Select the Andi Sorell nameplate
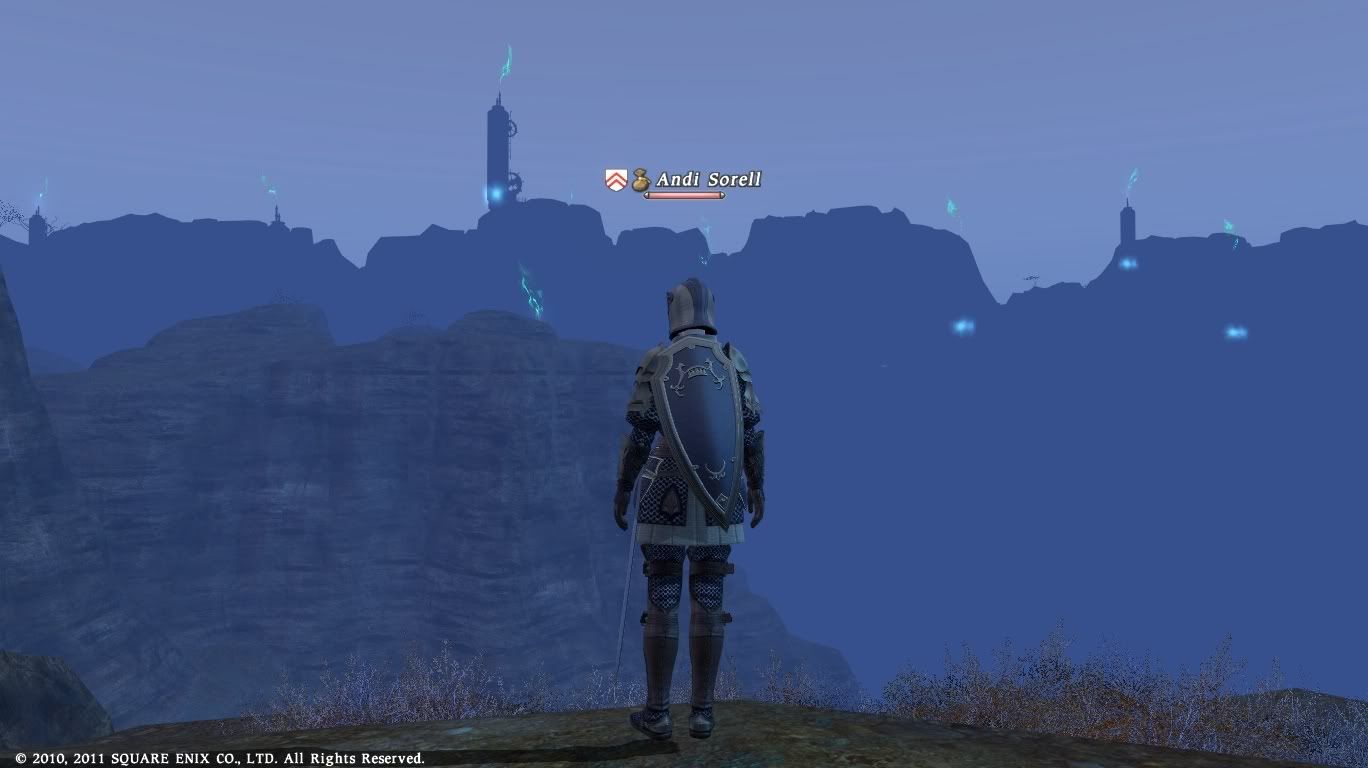Image resolution: width=1368 pixels, height=768 pixels. [x=708, y=180]
